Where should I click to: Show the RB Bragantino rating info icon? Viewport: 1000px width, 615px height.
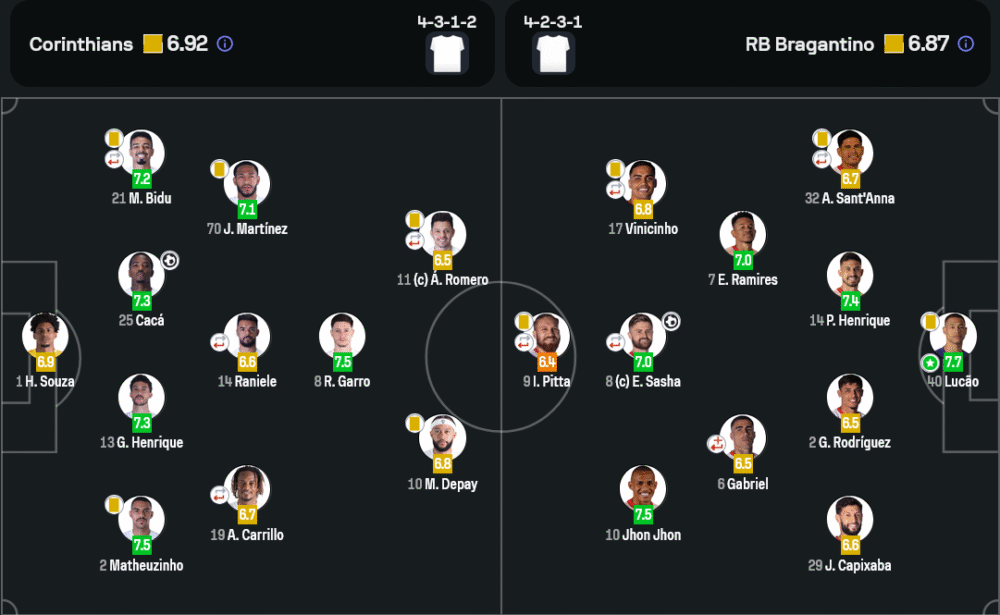[x=965, y=44]
